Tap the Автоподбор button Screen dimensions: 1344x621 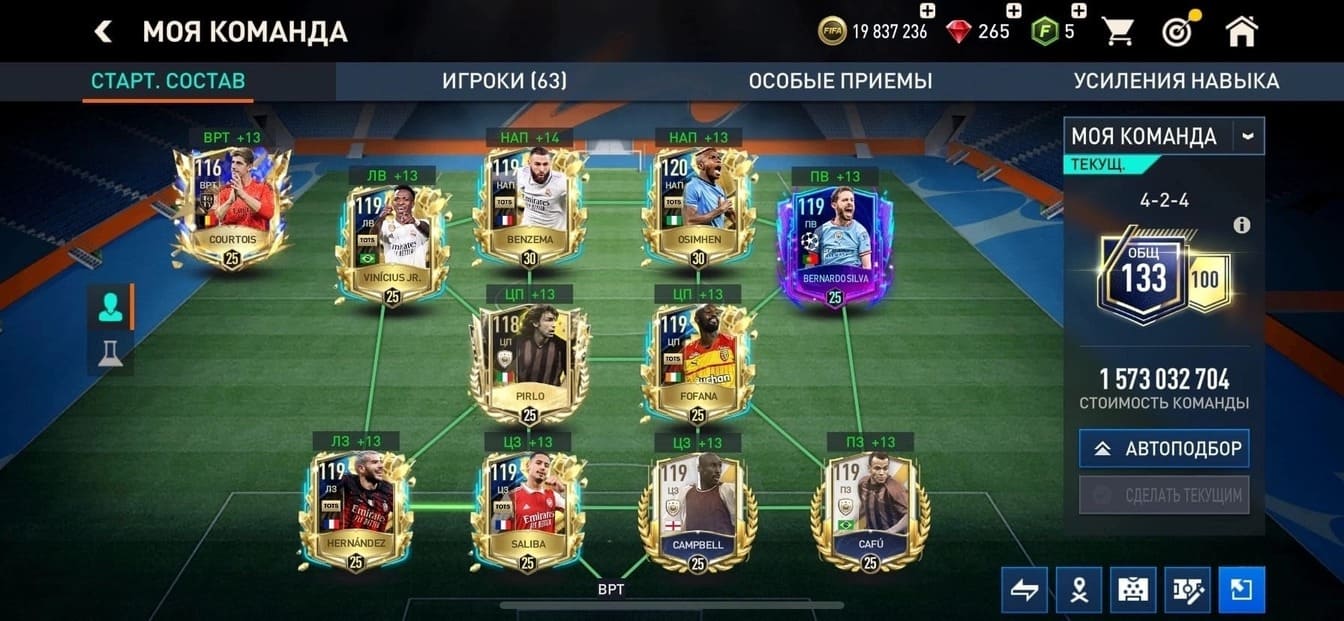point(1164,449)
